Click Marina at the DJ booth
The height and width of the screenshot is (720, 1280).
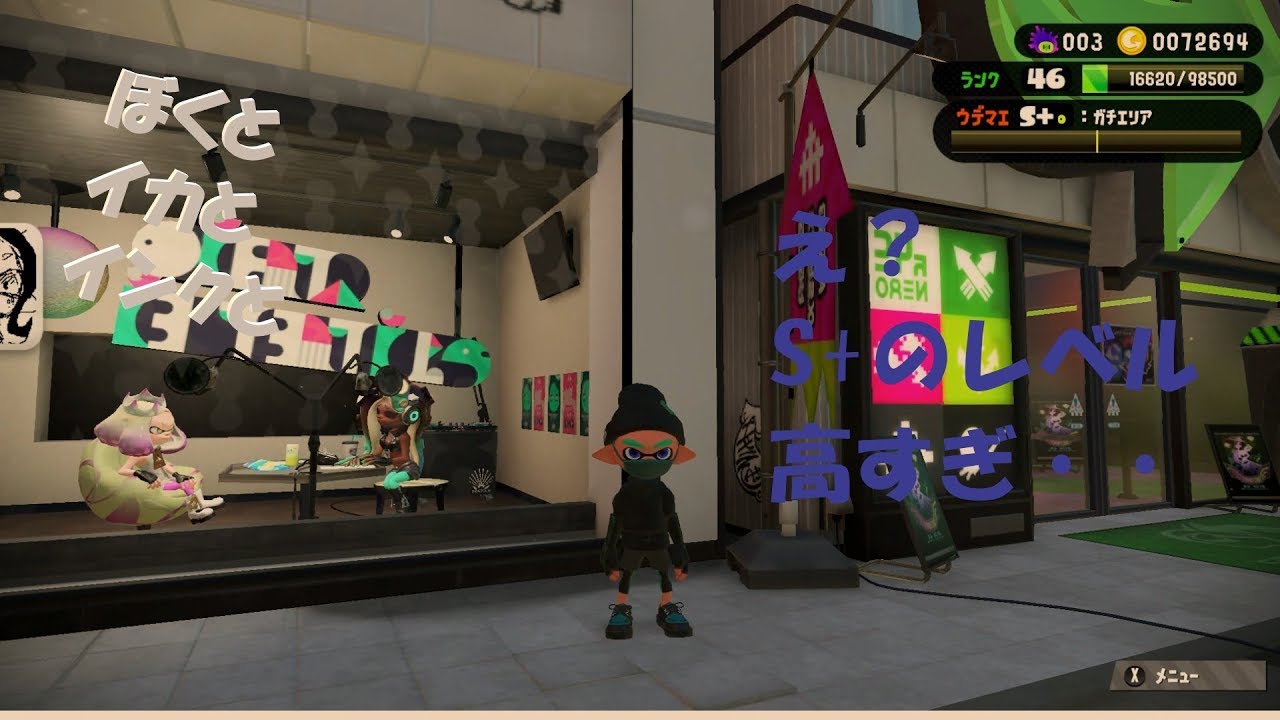coord(390,440)
